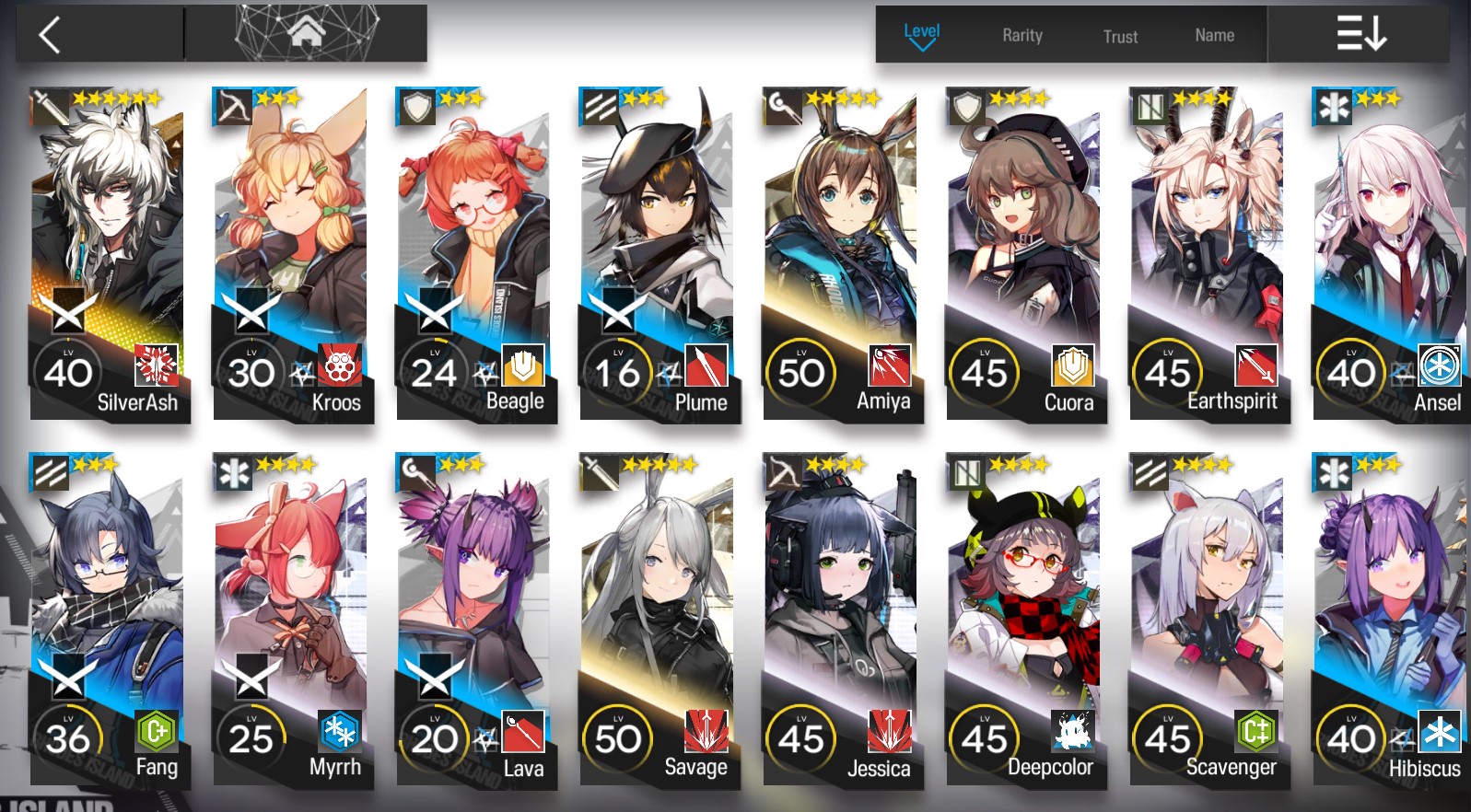The height and width of the screenshot is (812, 1471).
Task: Open the sort order icon at top right
Action: [1362, 30]
